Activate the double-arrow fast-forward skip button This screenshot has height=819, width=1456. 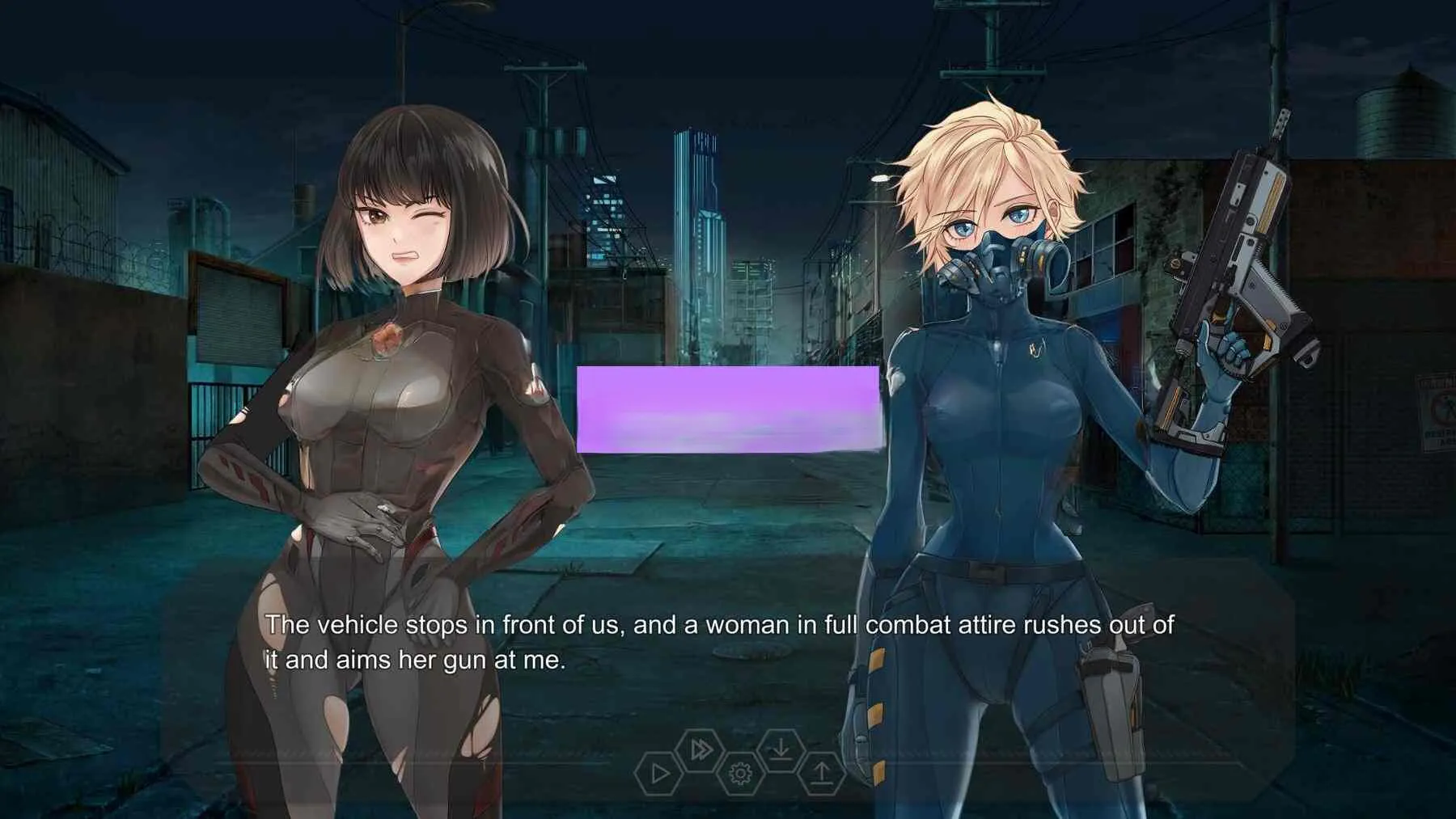pyautogui.click(x=700, y=750)
